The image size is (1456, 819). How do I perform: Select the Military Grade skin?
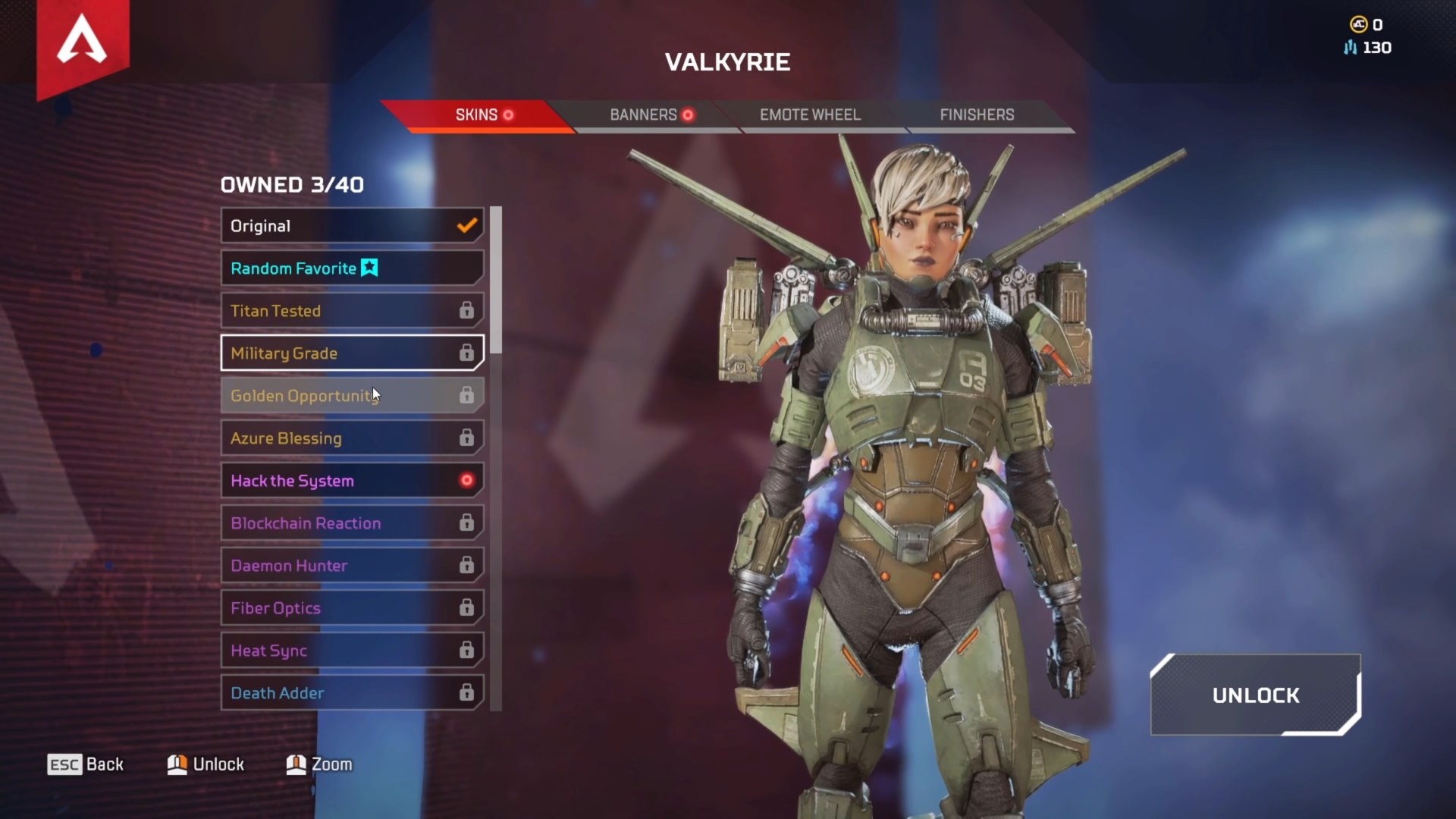click(x=352, y=353)
